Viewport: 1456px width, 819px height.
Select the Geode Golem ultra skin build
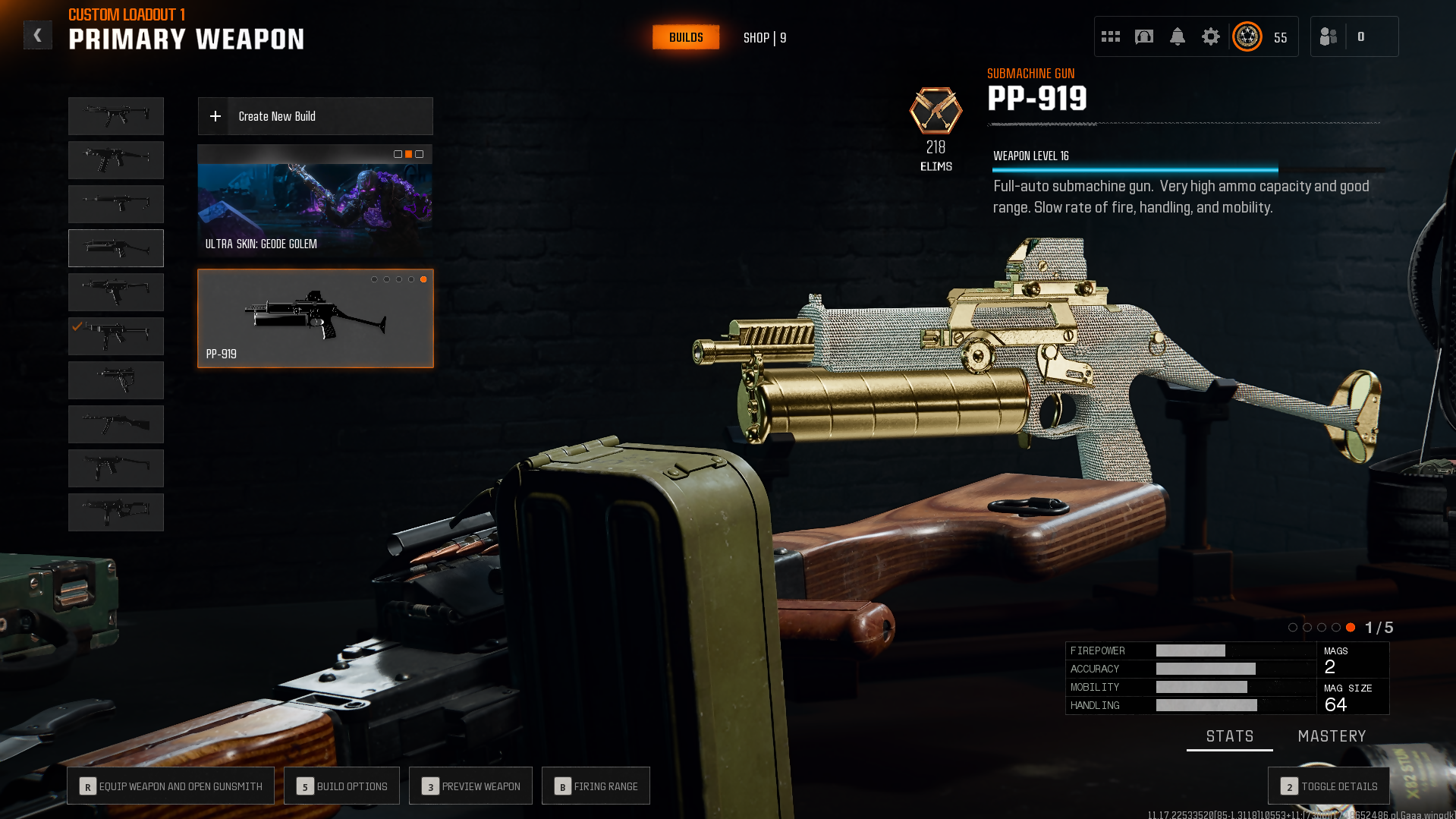tap(315, 201)
